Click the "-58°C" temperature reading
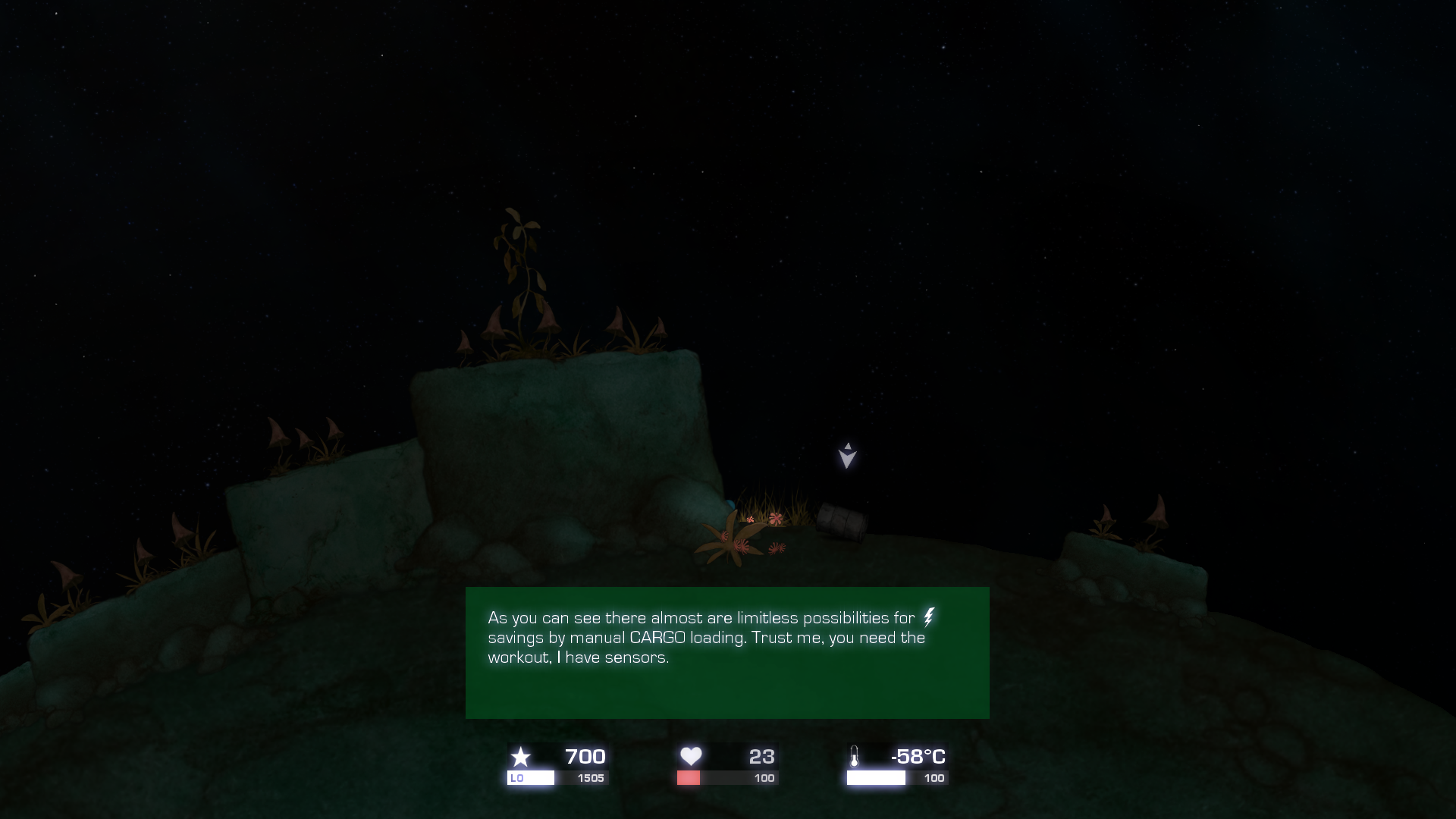Viewport: 1456px width, 819px height. 918,756
